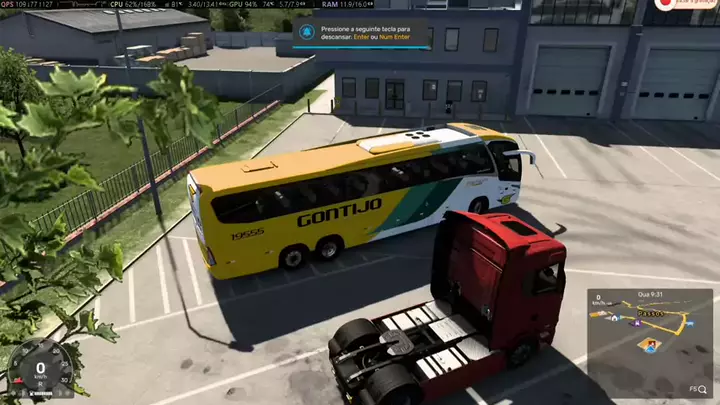Image resolution: width=720 pixels, height=405 pixels.
Task: Select the player position marker on the minimap
Action: point(650,347)
